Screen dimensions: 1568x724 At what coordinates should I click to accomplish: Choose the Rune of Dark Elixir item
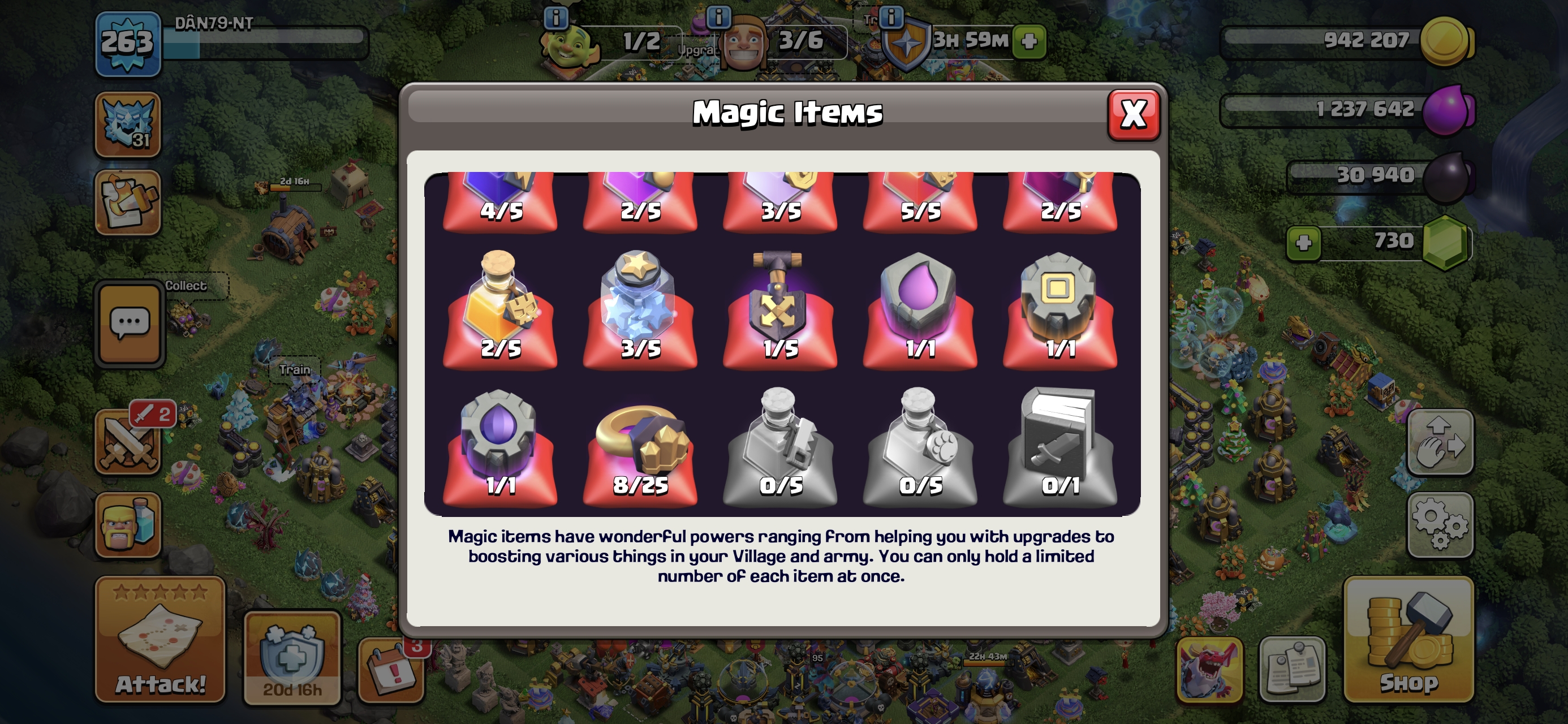point(499,446)
